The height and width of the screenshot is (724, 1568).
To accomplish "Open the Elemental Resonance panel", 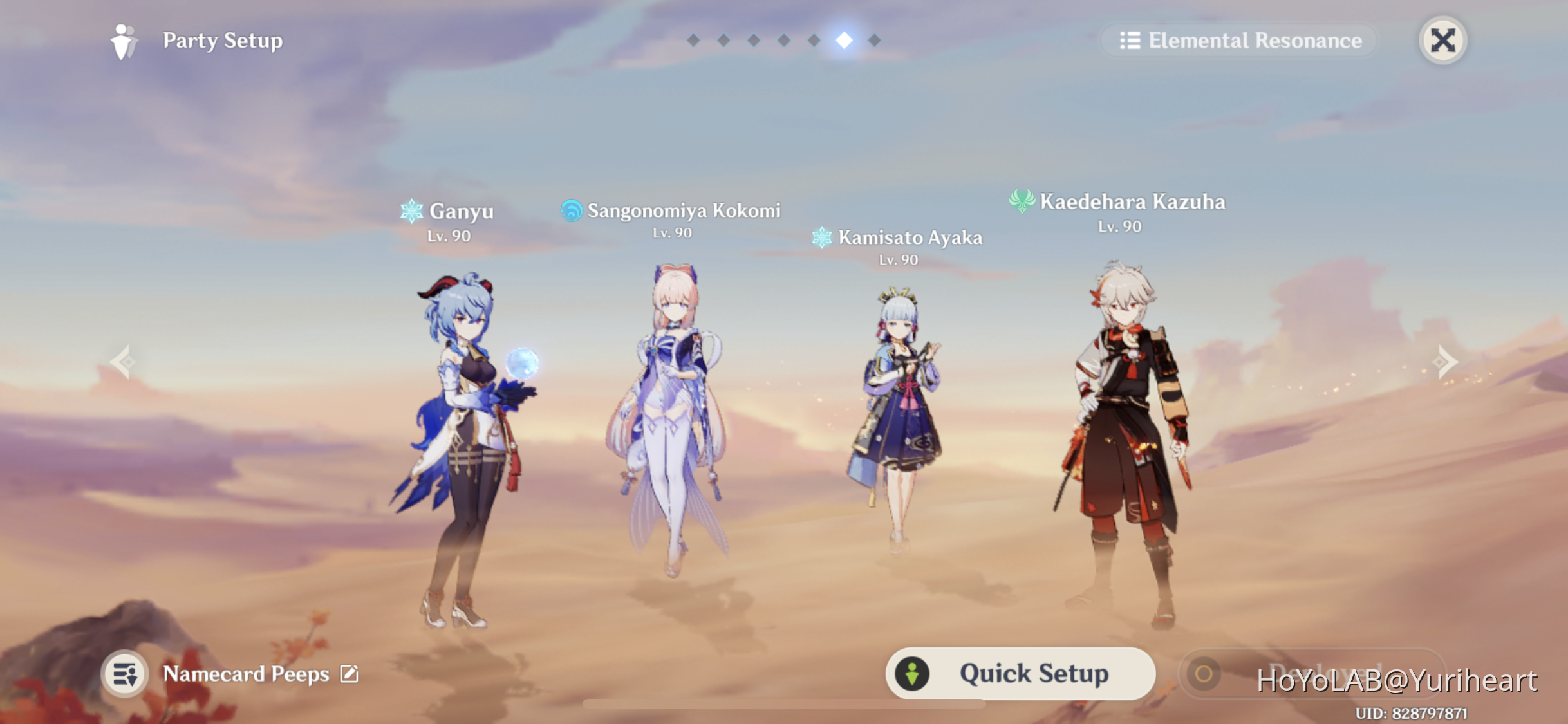I will click(x=1239, y=40).
